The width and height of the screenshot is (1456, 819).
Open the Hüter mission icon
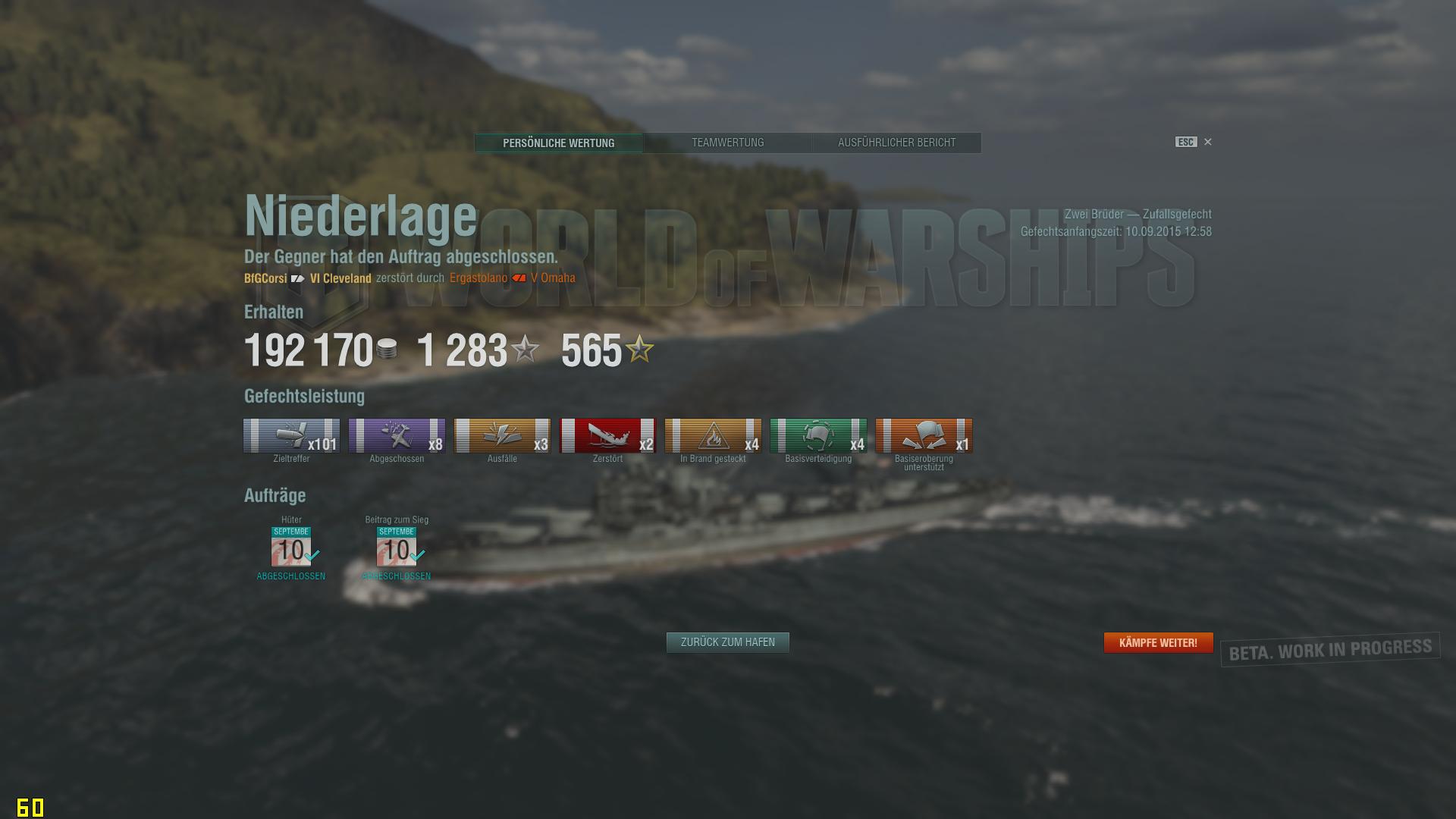coord(291,548)
